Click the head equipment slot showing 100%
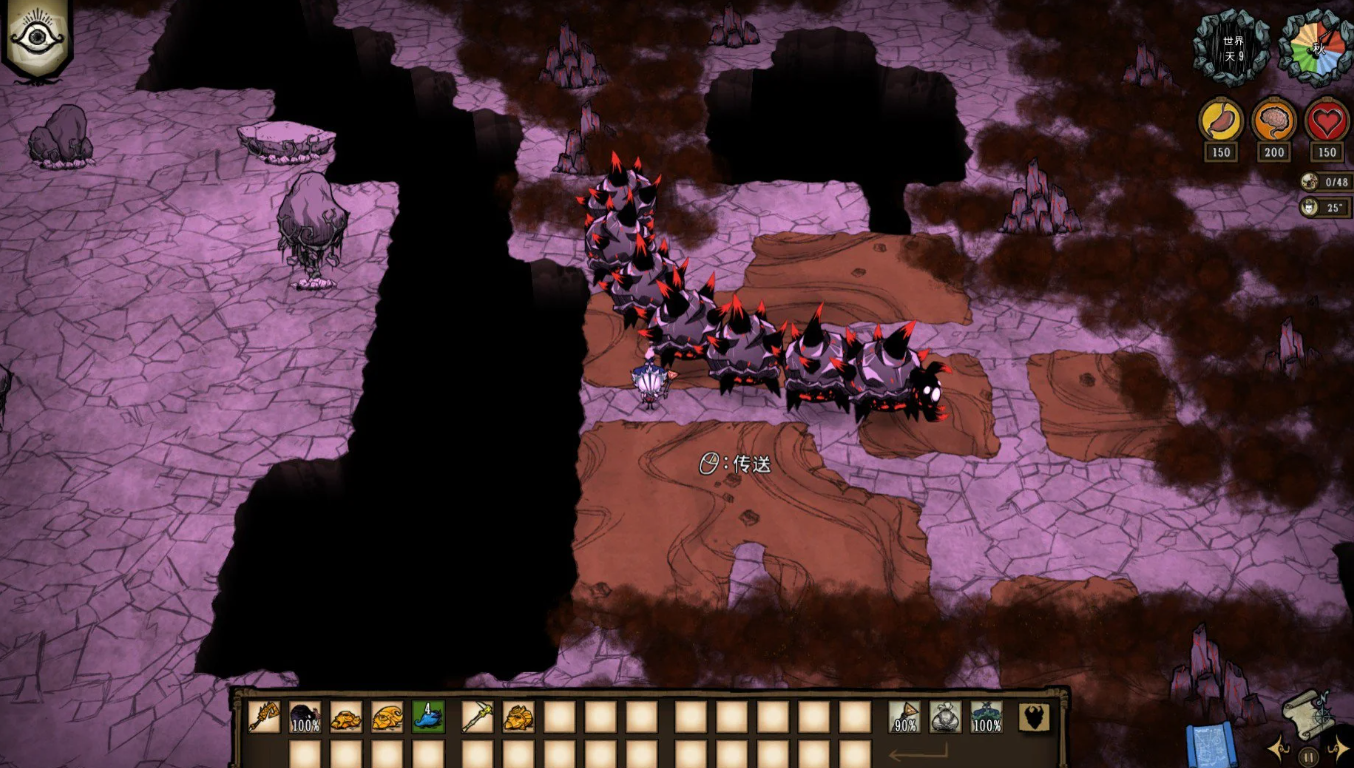 pos(986,716)
